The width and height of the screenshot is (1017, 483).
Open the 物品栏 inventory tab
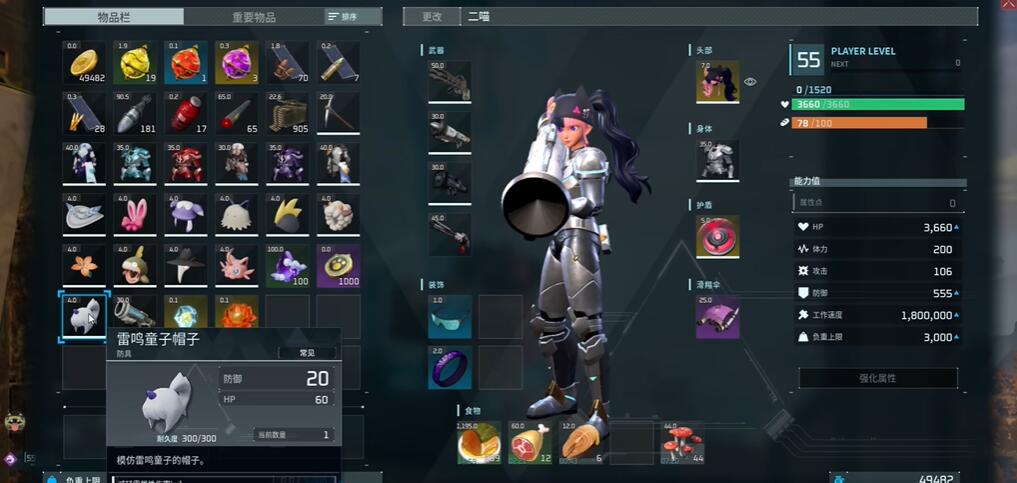116,17
